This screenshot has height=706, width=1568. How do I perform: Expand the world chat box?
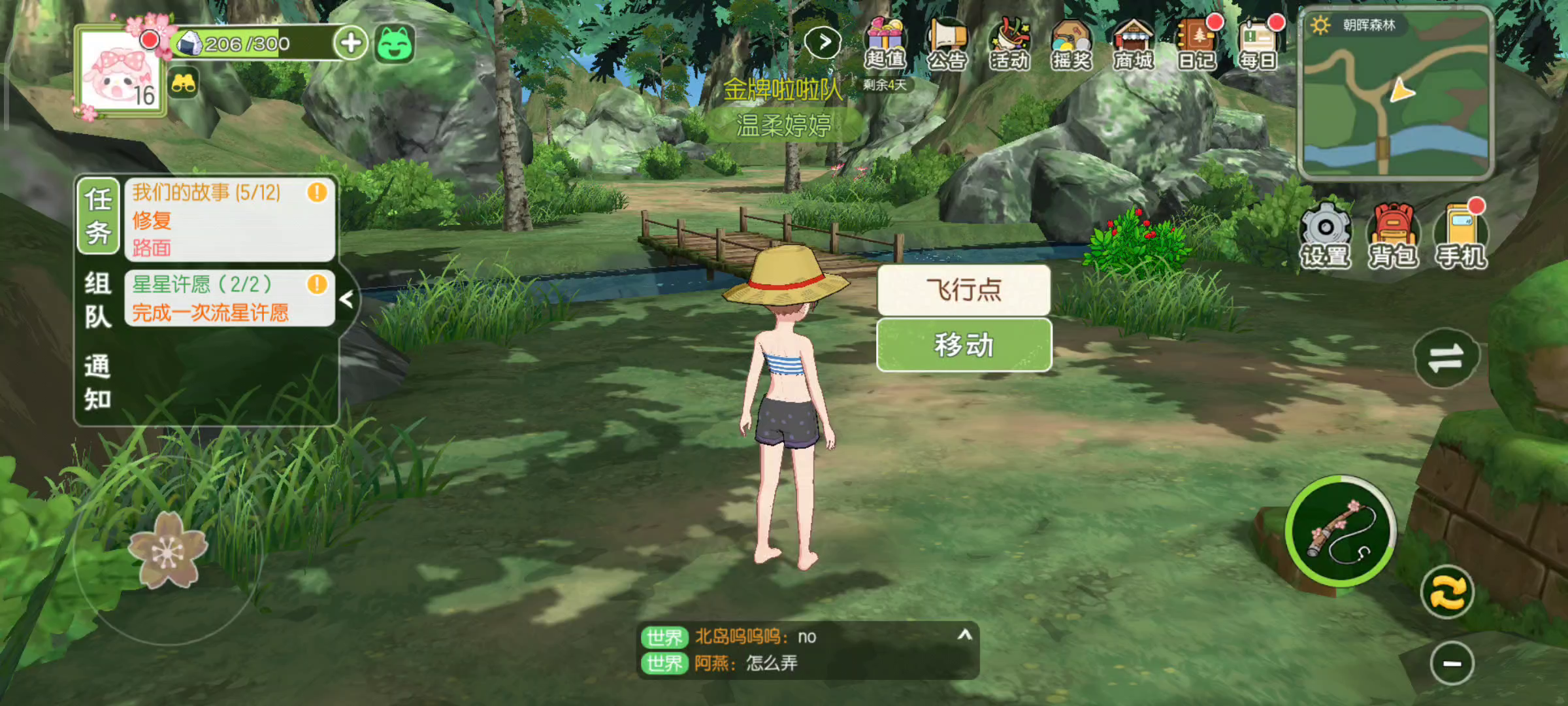965,635
